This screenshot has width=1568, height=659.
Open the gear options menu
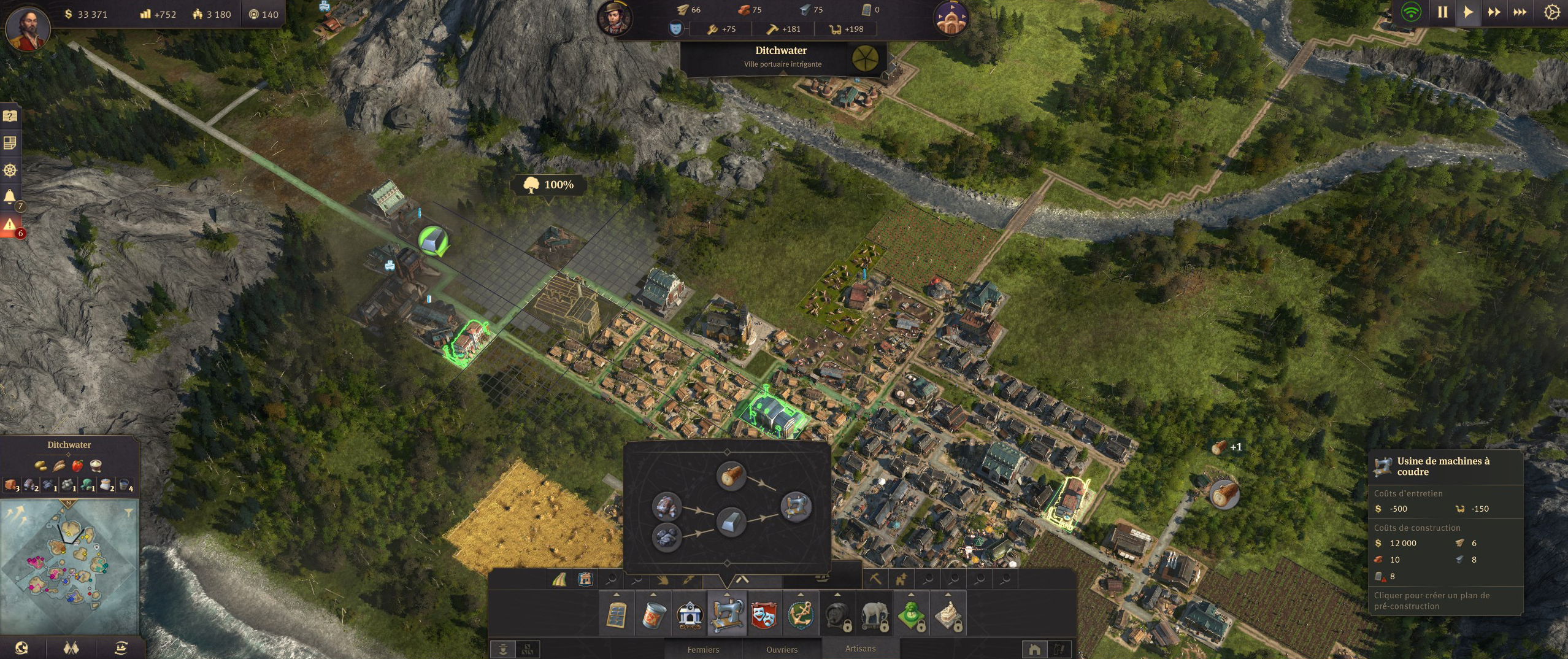[1551, 12]
